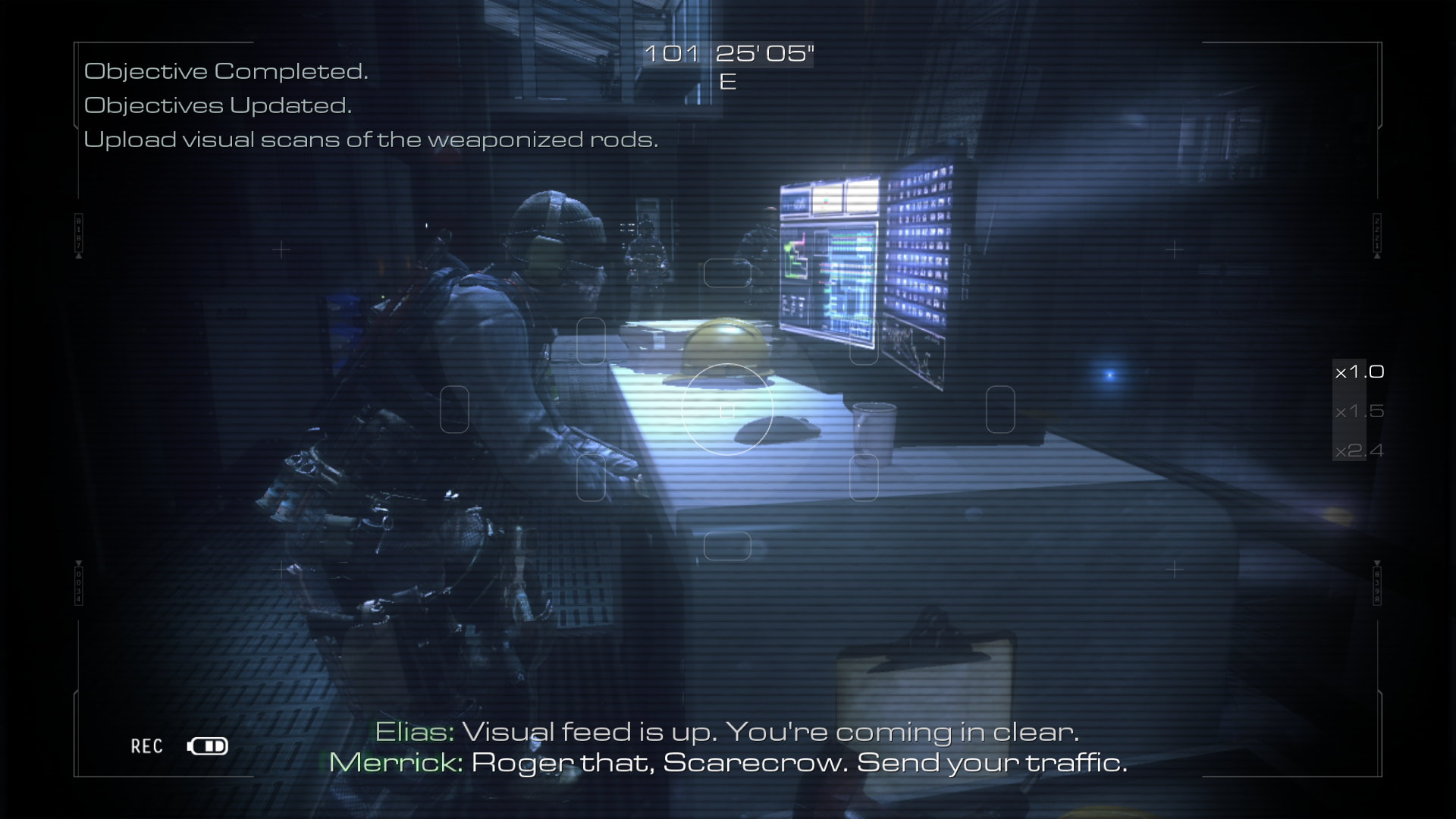Image resolution: width=1456 pixels, height=819 pixels.
Task: Click the 'Upload visual scans' objective text
Action: point(370,140)
